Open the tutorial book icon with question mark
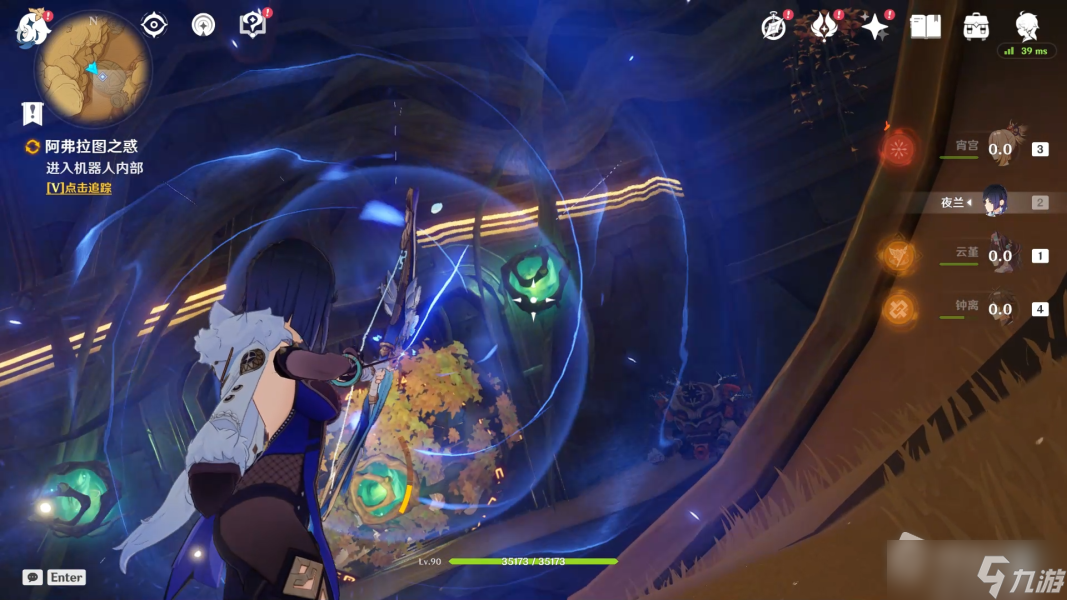 click(x=253, y=25)
